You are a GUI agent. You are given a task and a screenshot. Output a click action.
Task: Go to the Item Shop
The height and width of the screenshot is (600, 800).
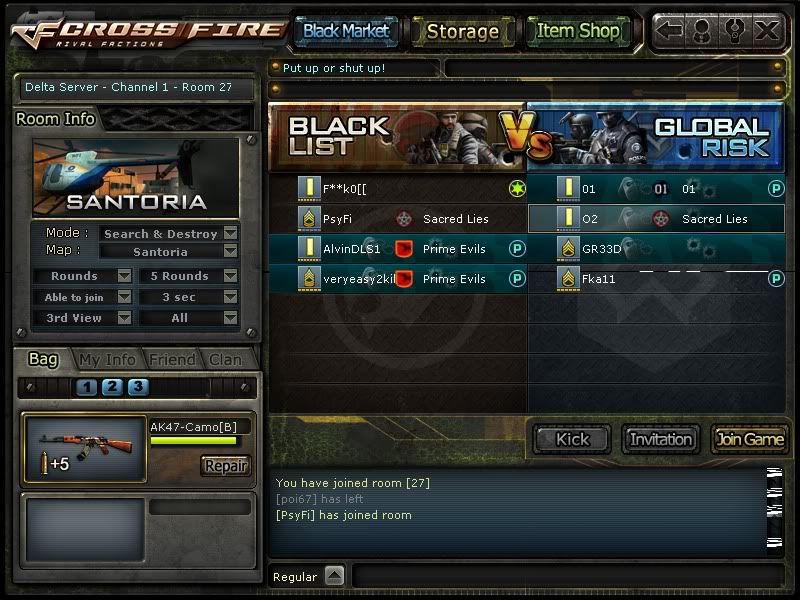click(577, 31)
